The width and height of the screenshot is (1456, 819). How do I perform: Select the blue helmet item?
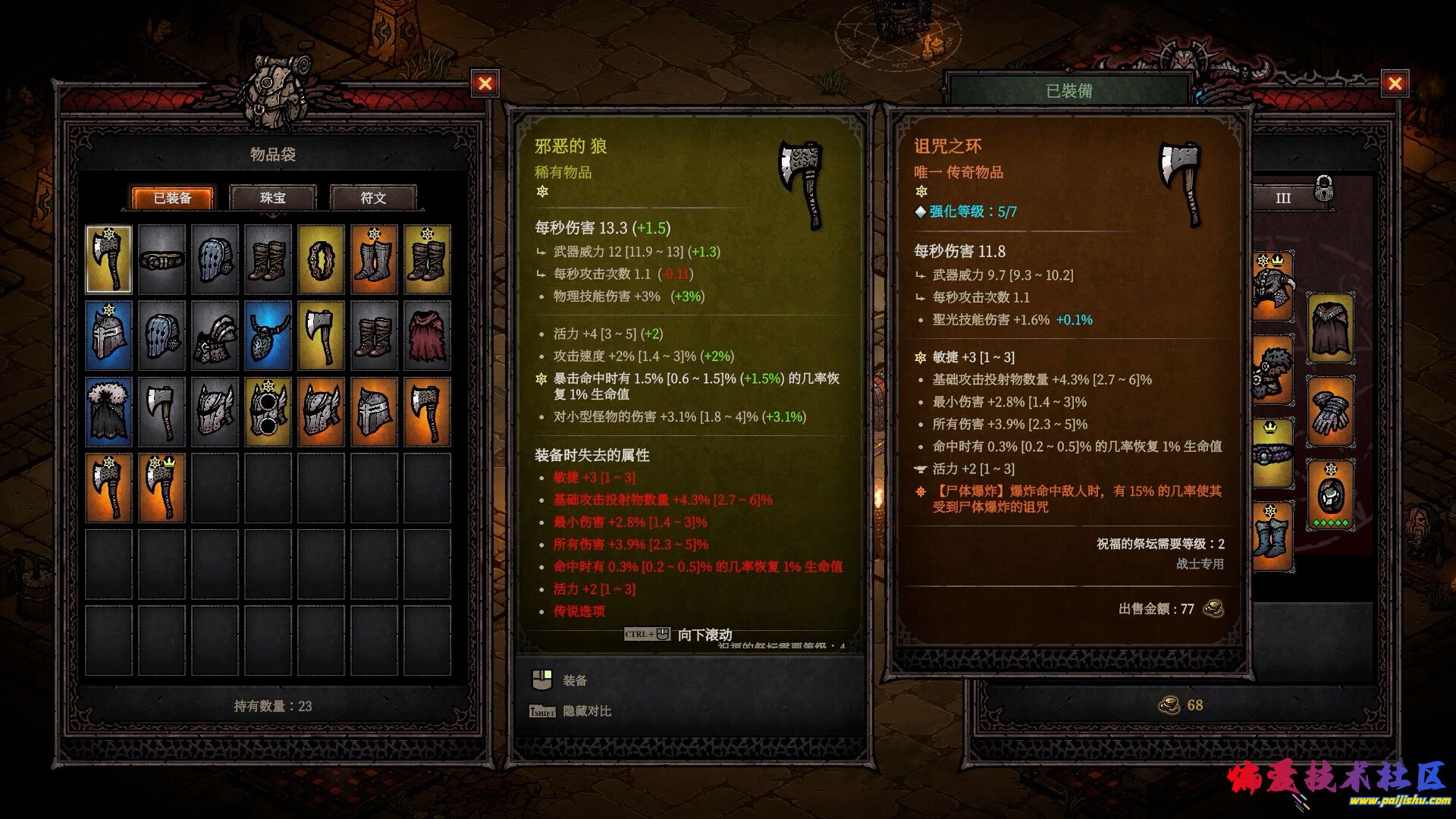(108, 336)
